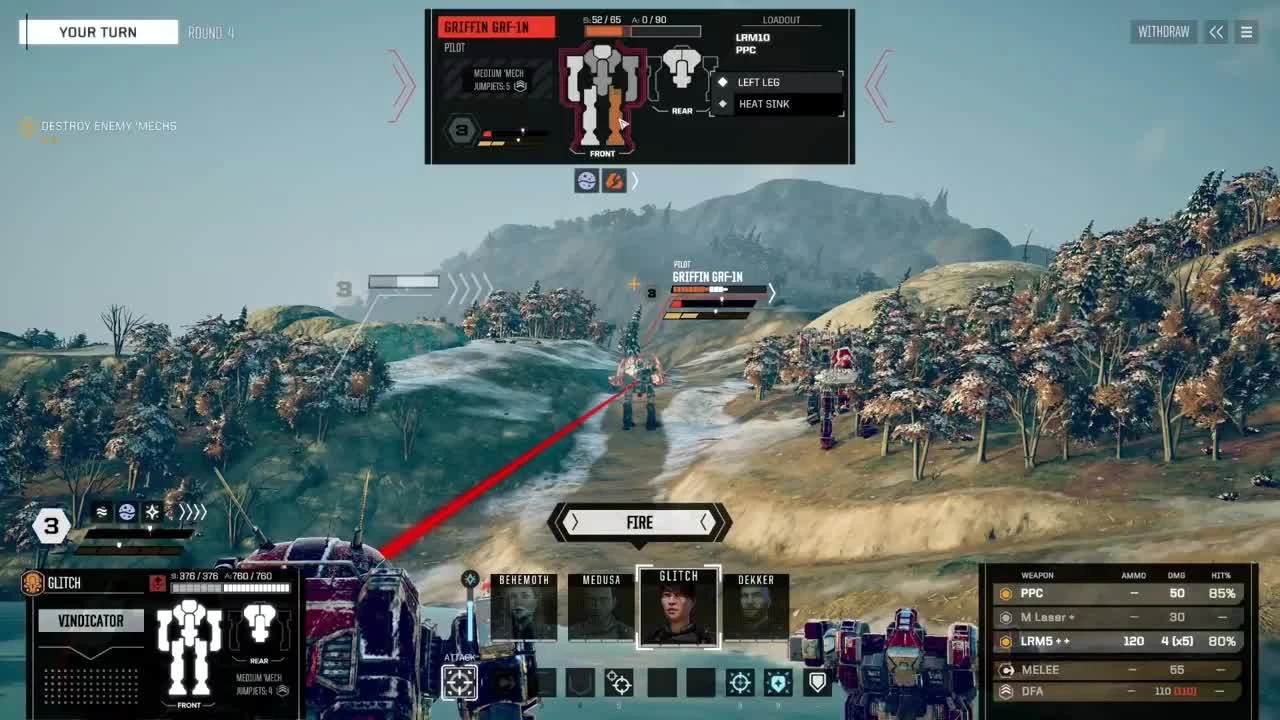
Task: Open the hamburger menu icon at top right
Action: tap(1246, 31)
